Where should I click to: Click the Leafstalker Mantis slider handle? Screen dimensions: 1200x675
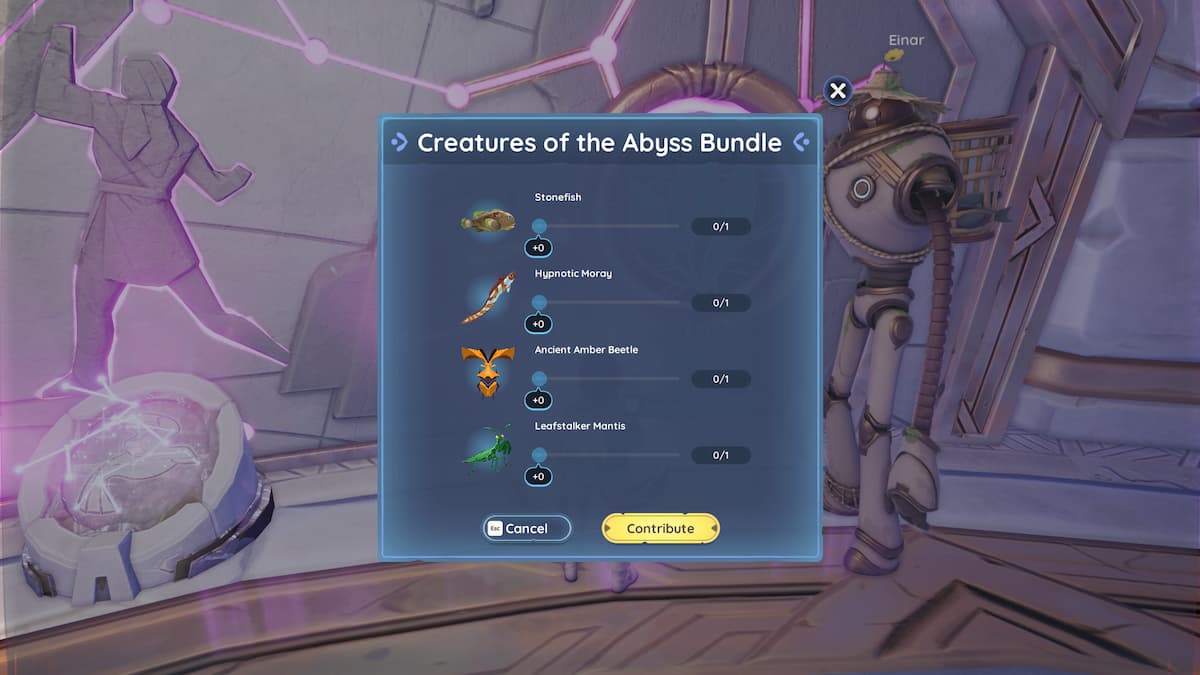pyautogui.click(x=539, y=455)
